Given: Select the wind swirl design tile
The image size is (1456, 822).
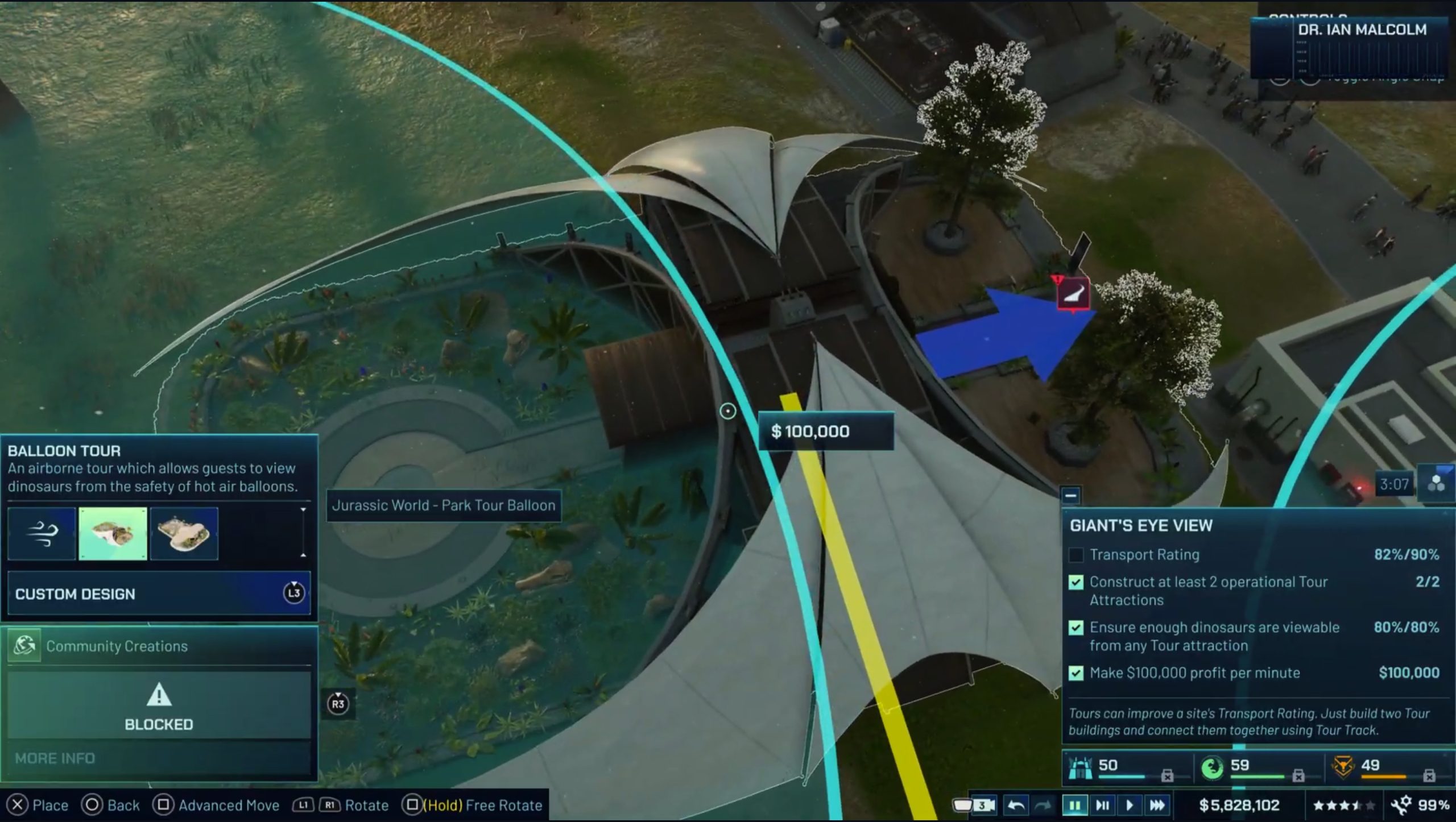Looking at the screenshot, I should click(42, 534).
